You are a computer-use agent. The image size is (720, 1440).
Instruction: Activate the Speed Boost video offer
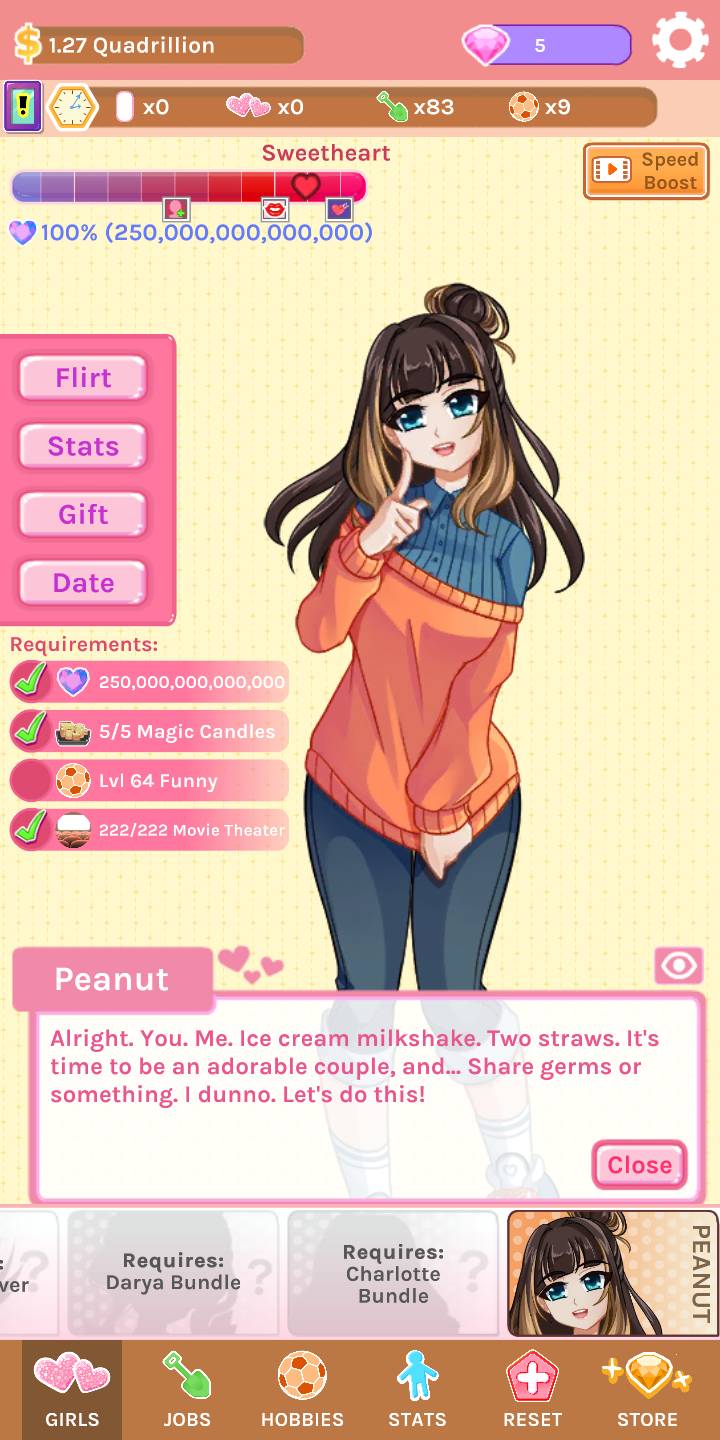646,171
